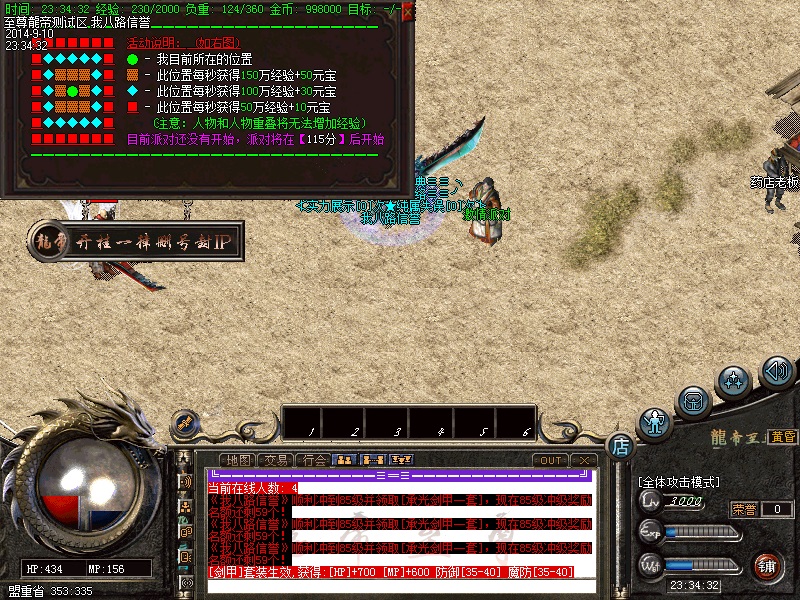Screen dimensions: 800x600
Task: Open the 店 shop round button
Action: pos(621,444)
